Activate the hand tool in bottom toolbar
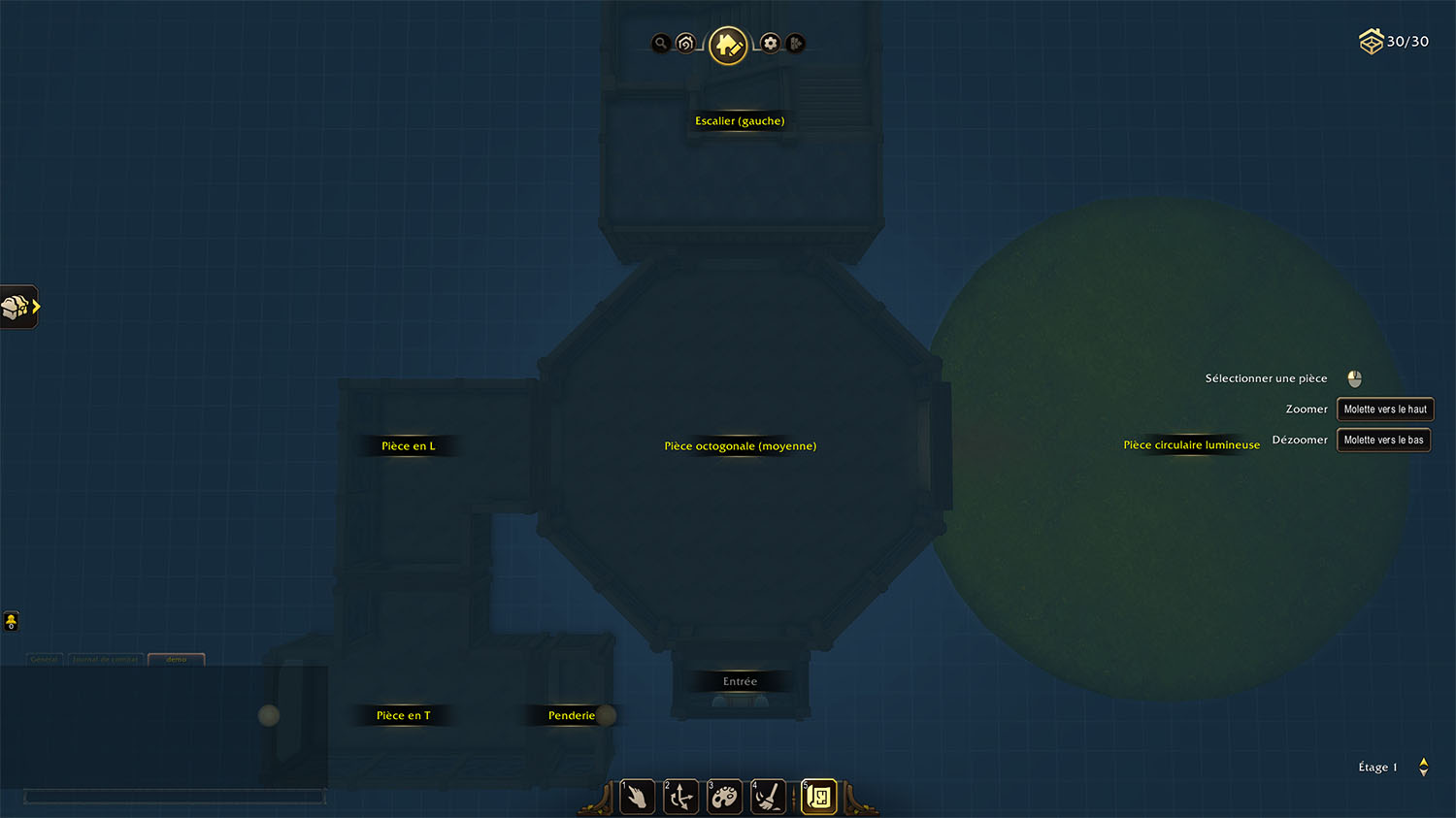 [x=637, y=798]
